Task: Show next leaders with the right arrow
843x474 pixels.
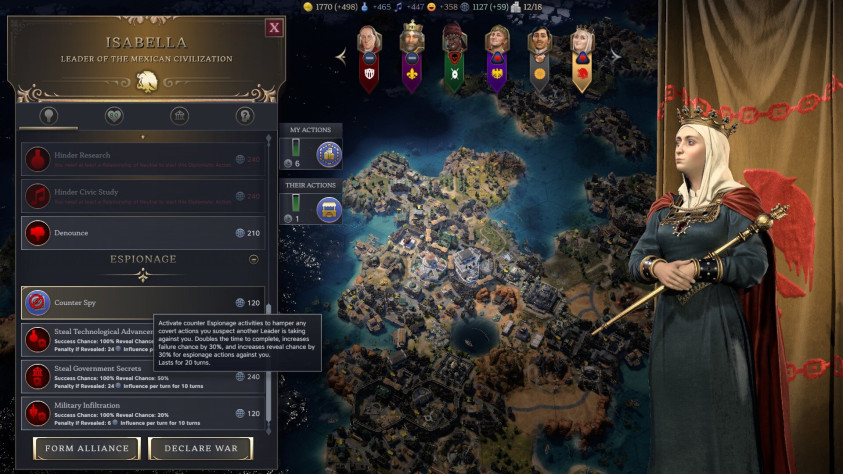Action: [616, 56]
